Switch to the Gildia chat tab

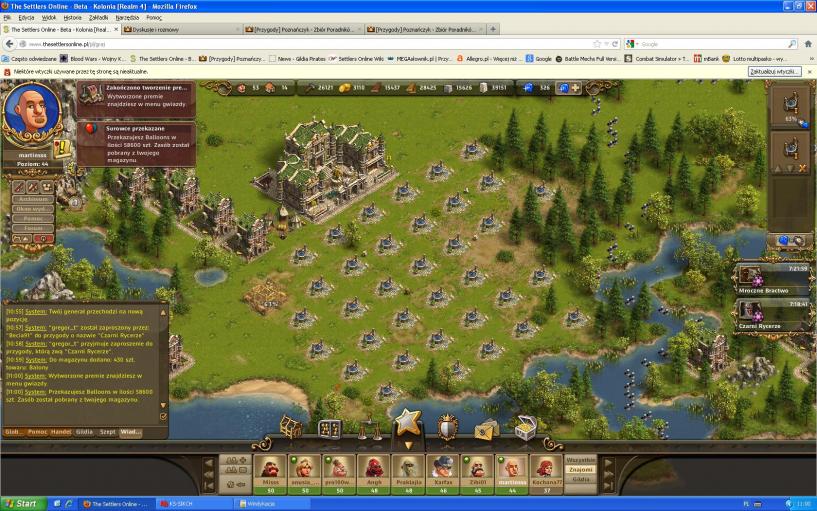click(85, 432)
